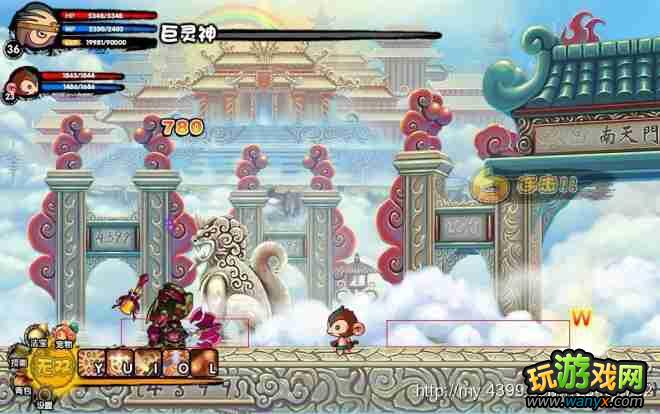Activate the skill slot labeled L

205,364
